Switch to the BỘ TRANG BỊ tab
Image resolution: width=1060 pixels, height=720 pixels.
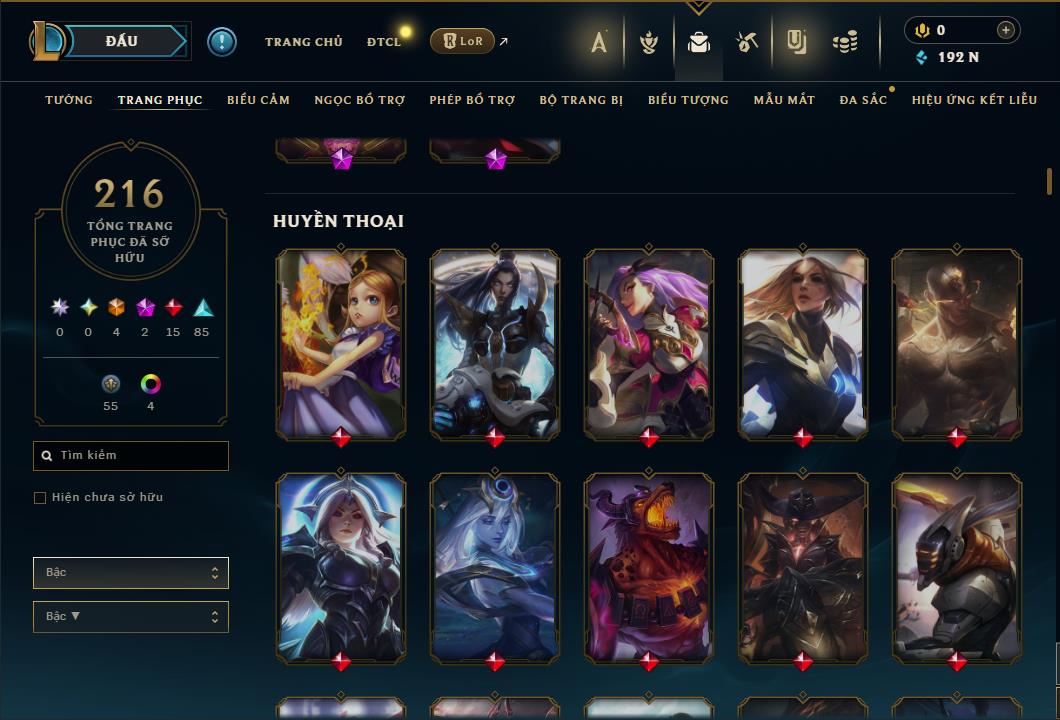(x=581, y=100)
